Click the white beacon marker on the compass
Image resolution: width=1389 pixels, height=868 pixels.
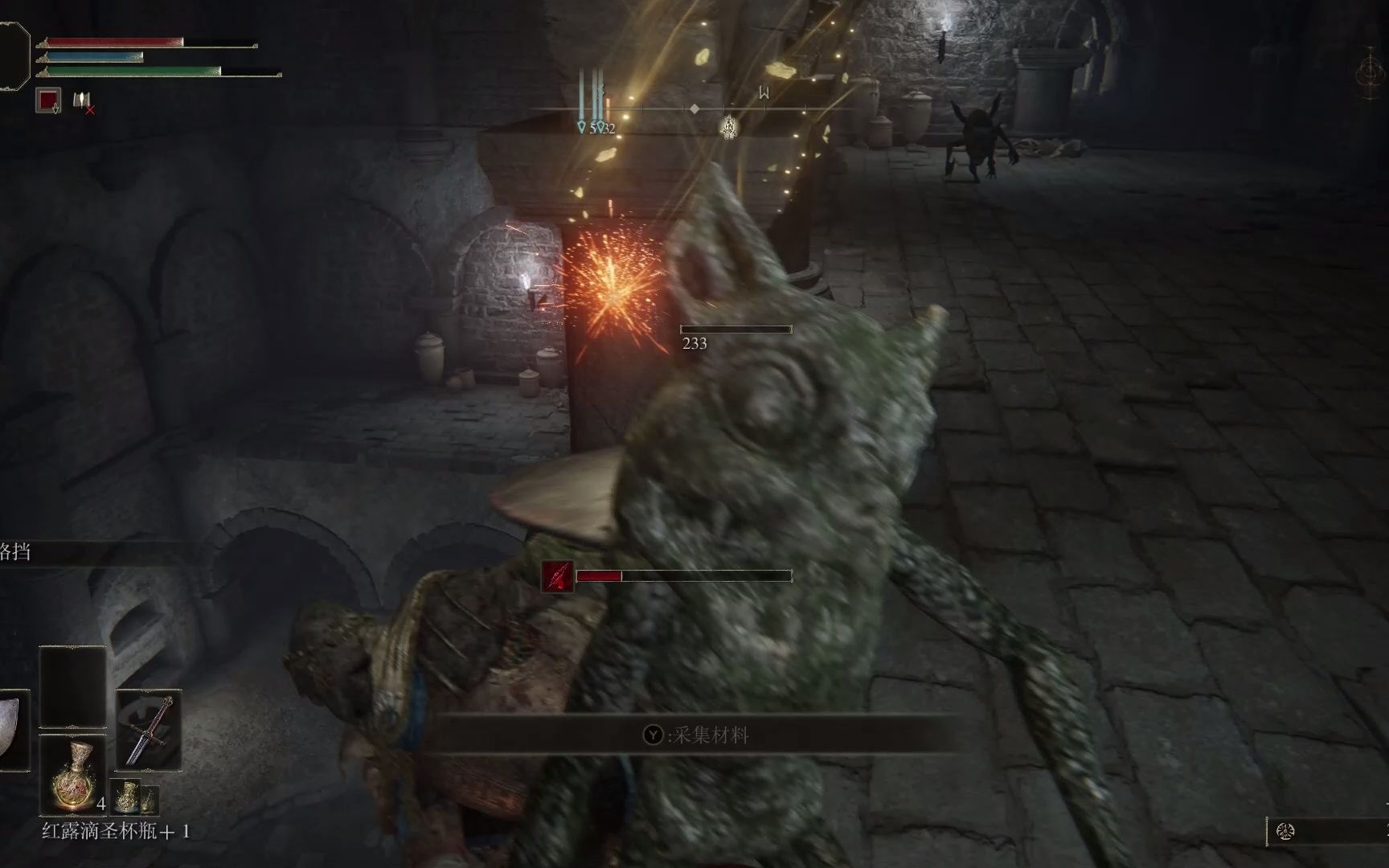(728, 127)
